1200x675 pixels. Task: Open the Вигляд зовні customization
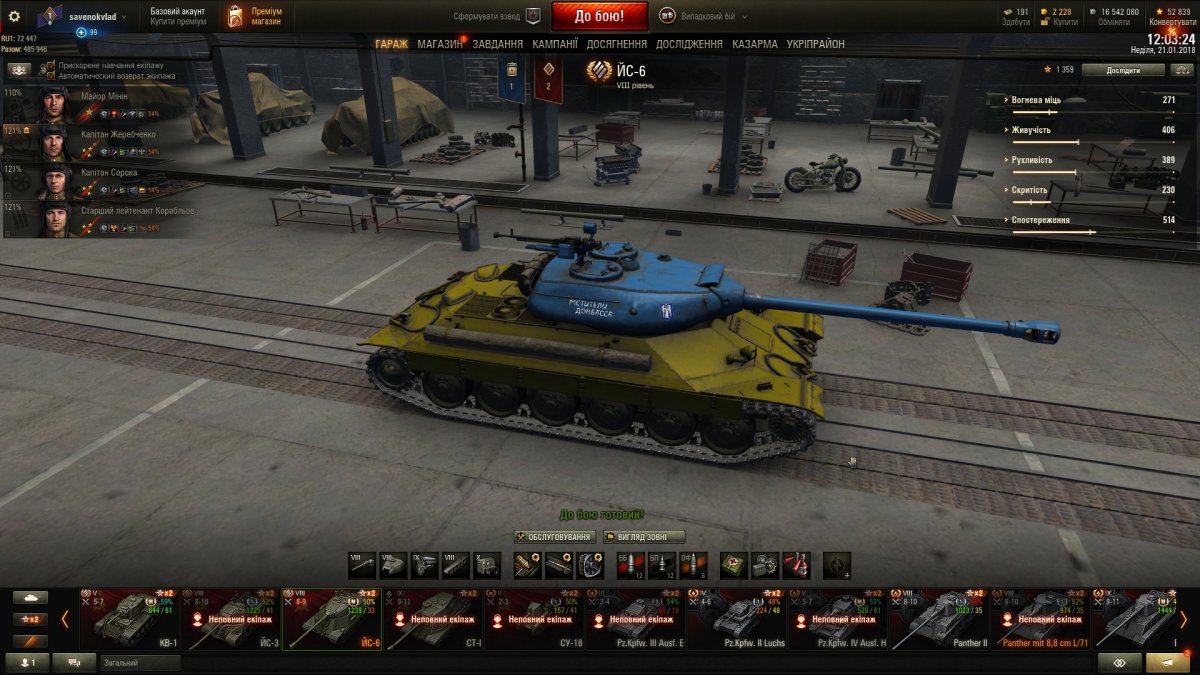pos(644,537)
